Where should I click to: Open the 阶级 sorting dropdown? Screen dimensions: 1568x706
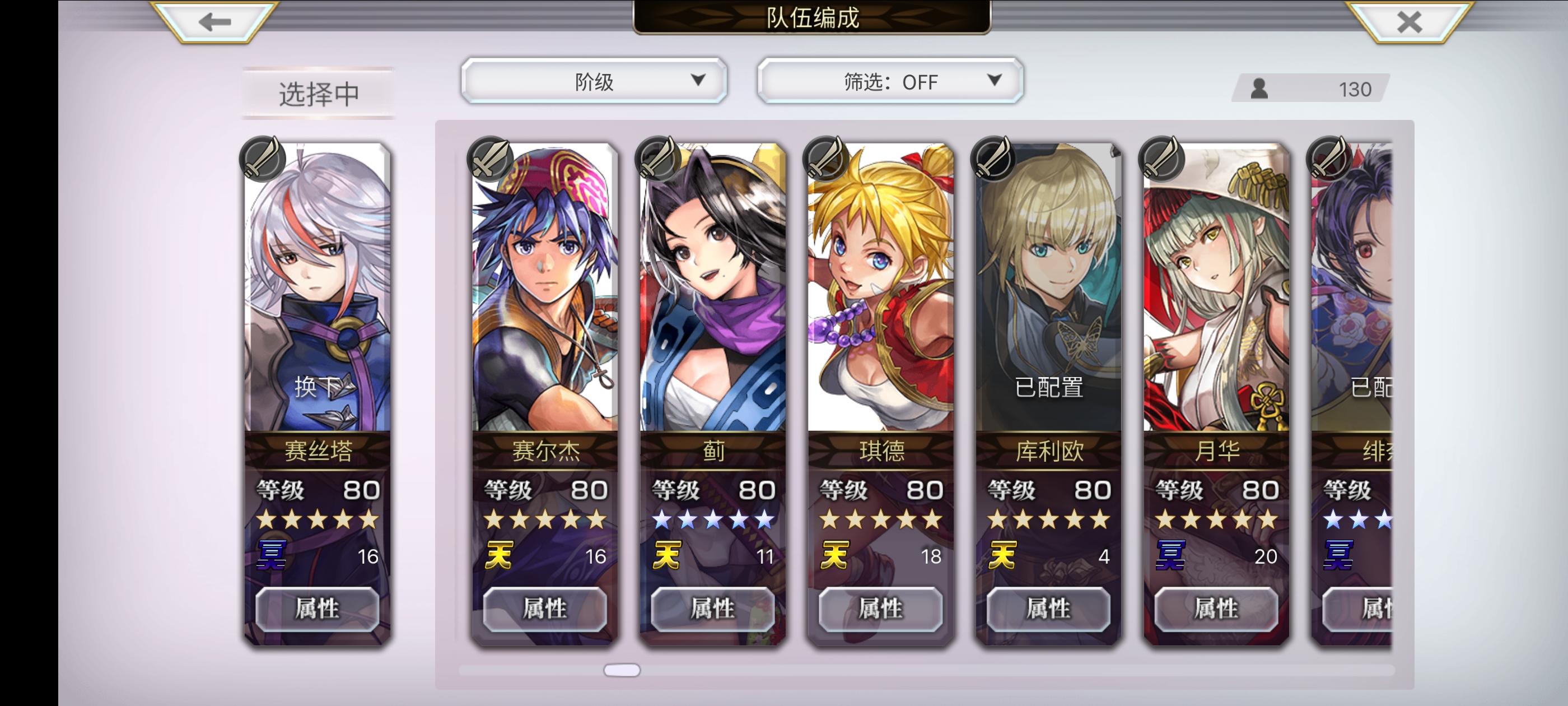[592, 81]
